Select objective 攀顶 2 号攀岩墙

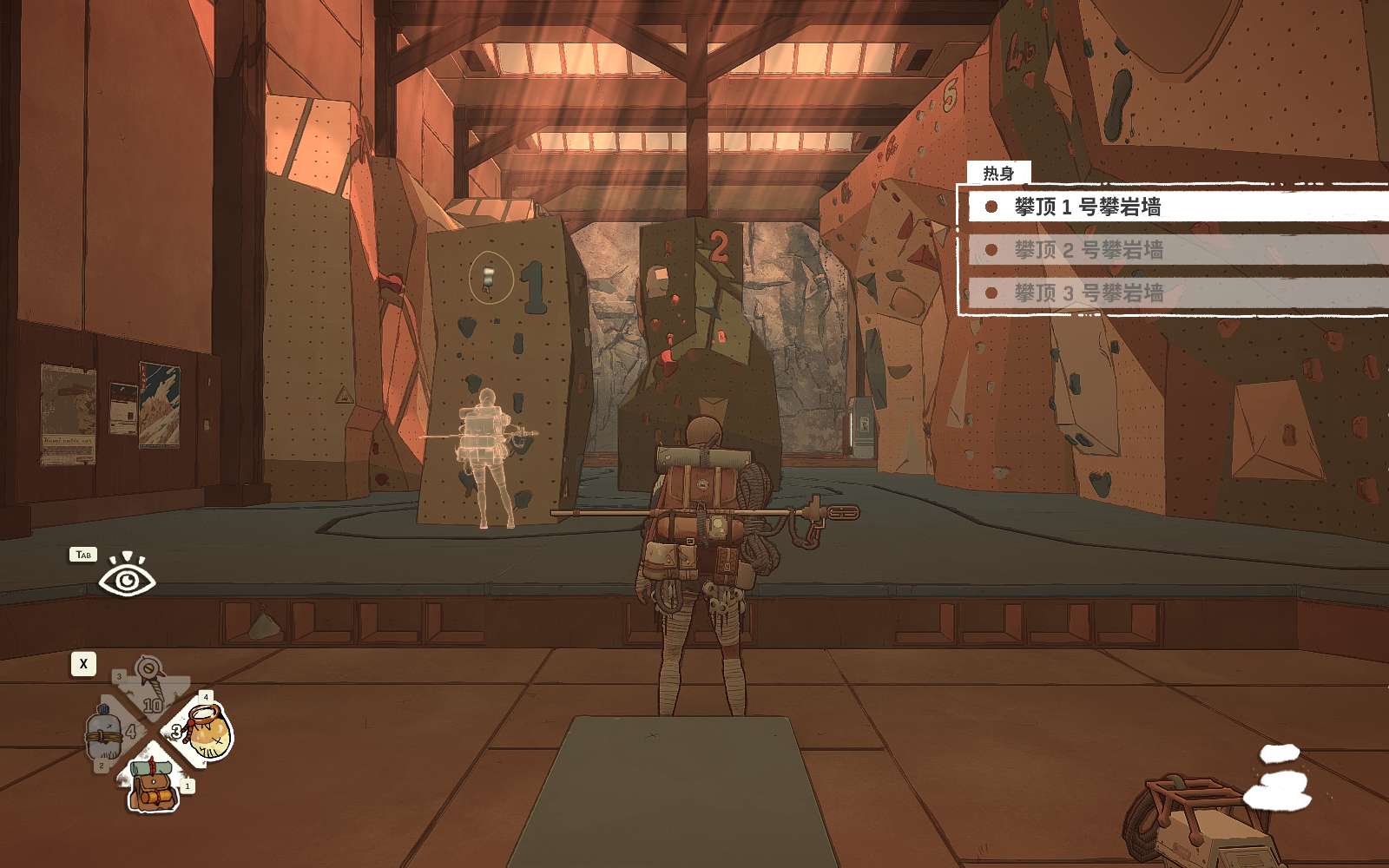point(1089,250)
